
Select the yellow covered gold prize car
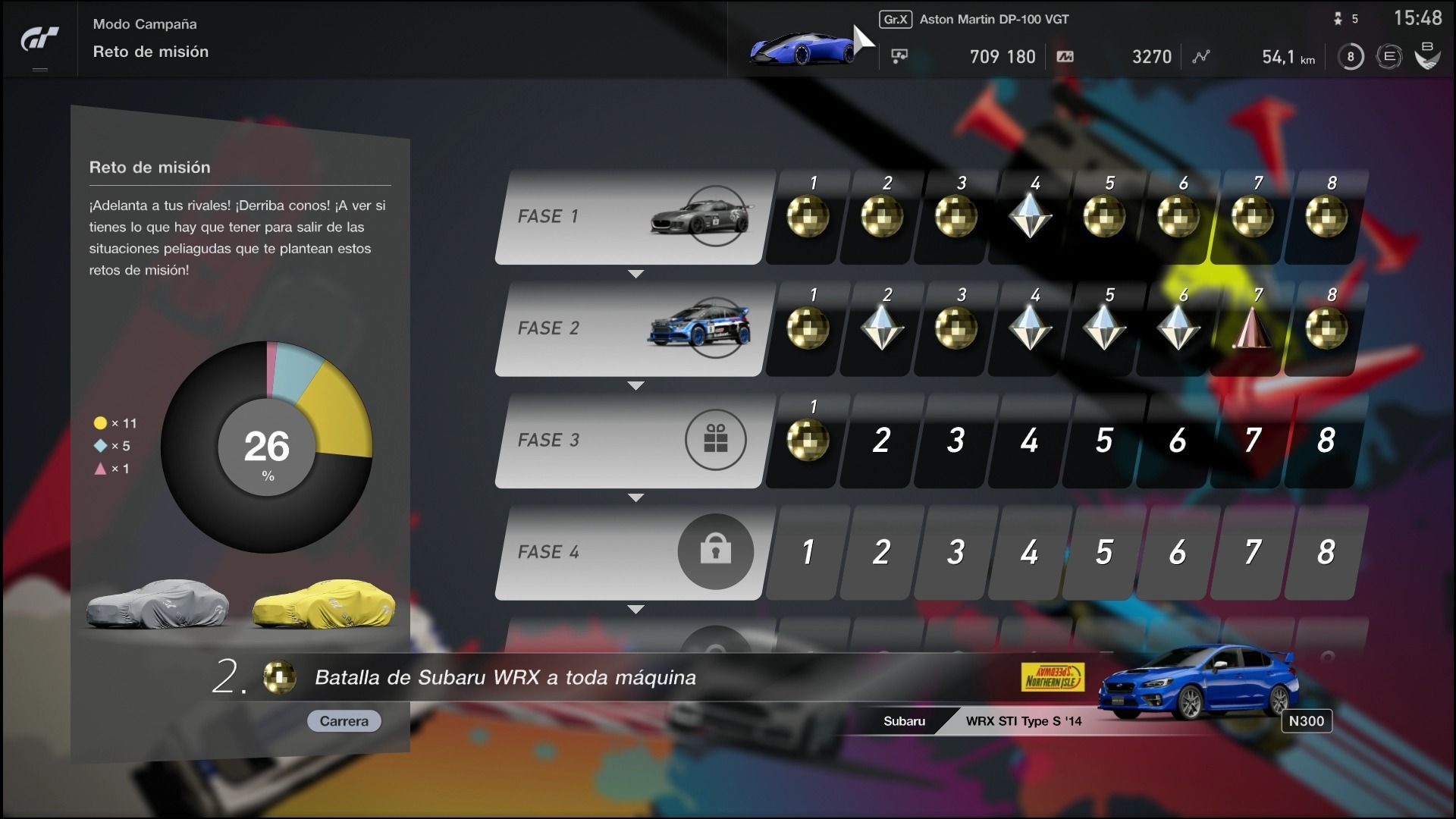click(x=324, y=604)
